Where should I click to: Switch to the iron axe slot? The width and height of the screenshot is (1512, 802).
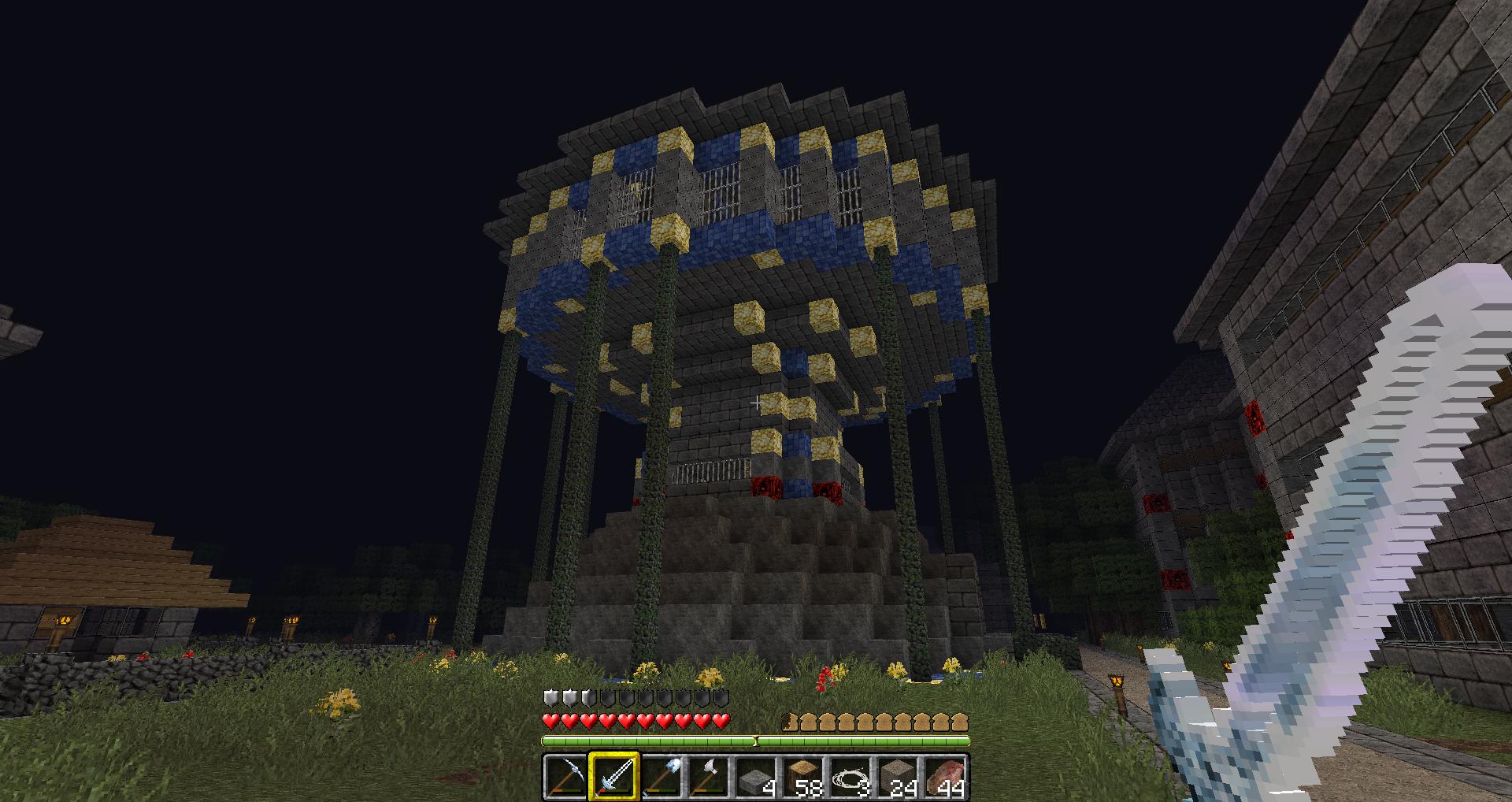coord(708,777)
